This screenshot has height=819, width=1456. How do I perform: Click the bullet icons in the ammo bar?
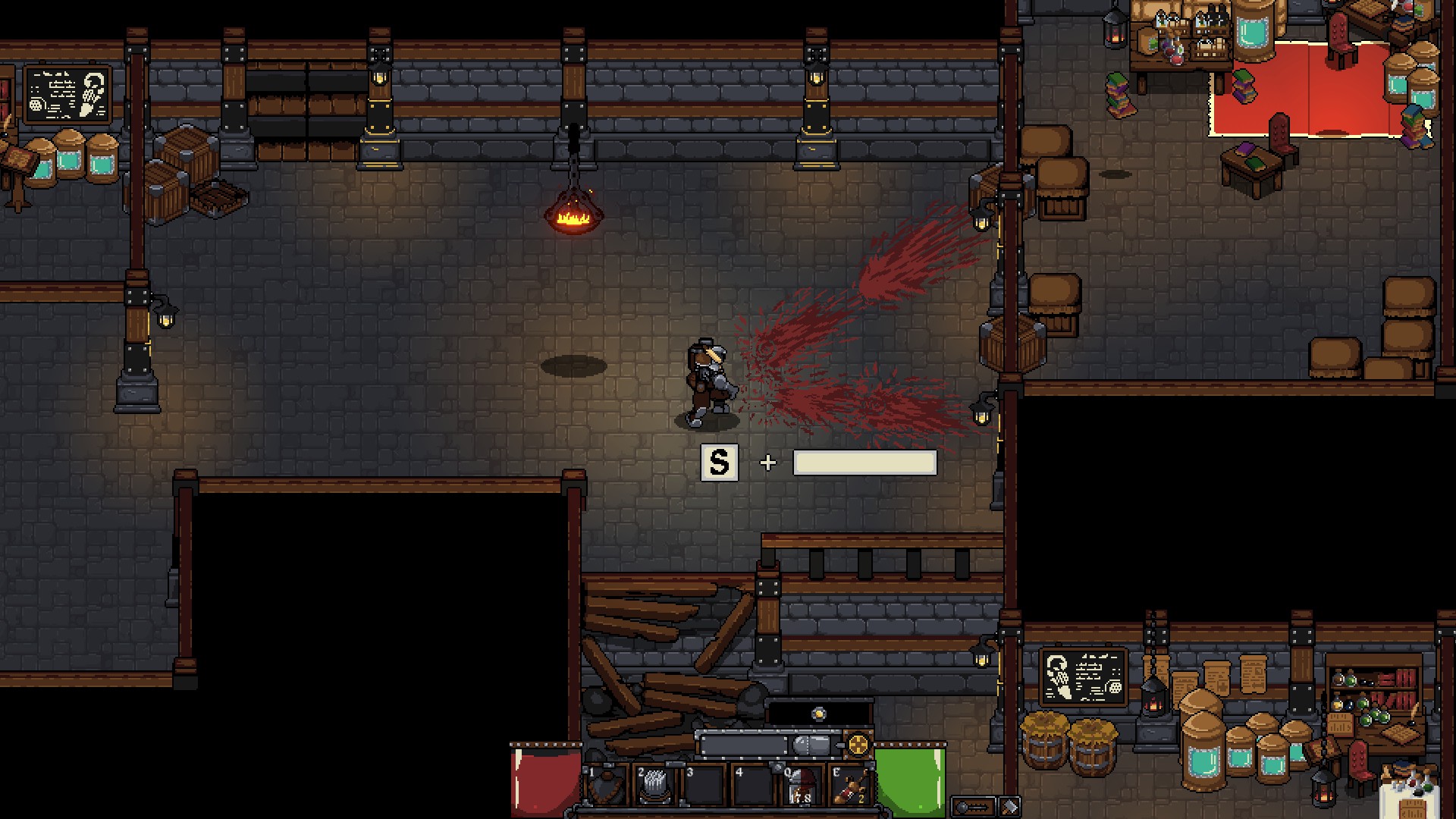811,744
